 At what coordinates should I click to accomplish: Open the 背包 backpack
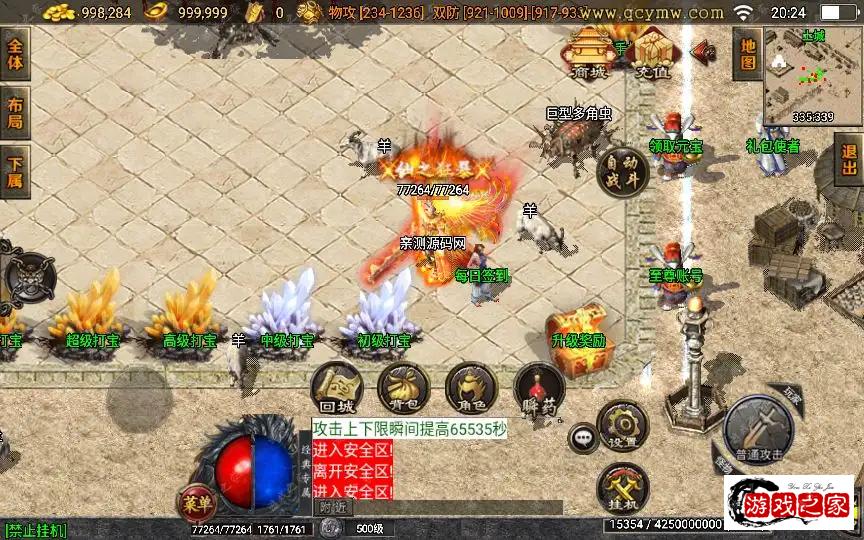pos(403,388)
